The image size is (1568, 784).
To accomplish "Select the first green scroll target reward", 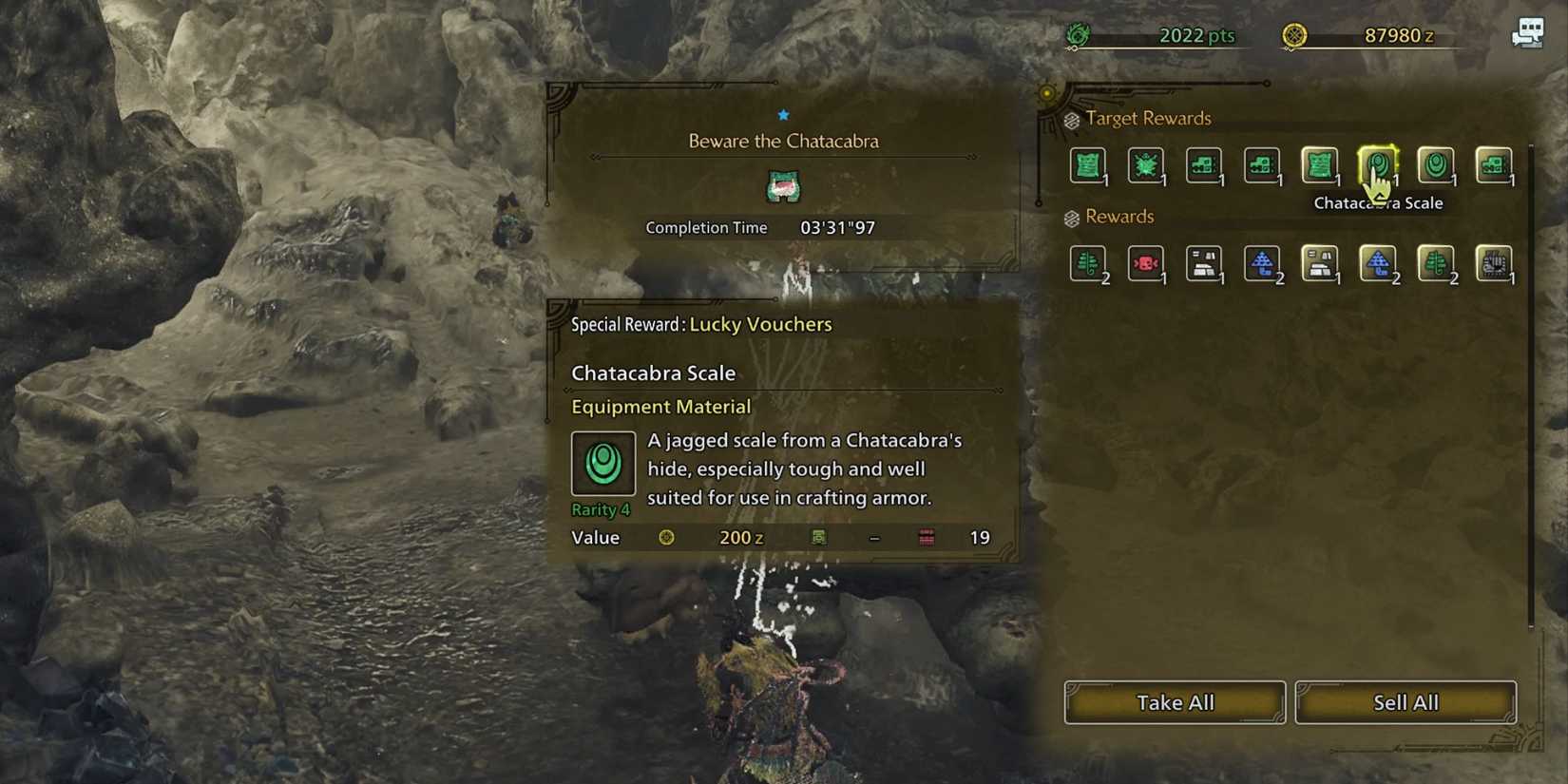I will 1088,166.
